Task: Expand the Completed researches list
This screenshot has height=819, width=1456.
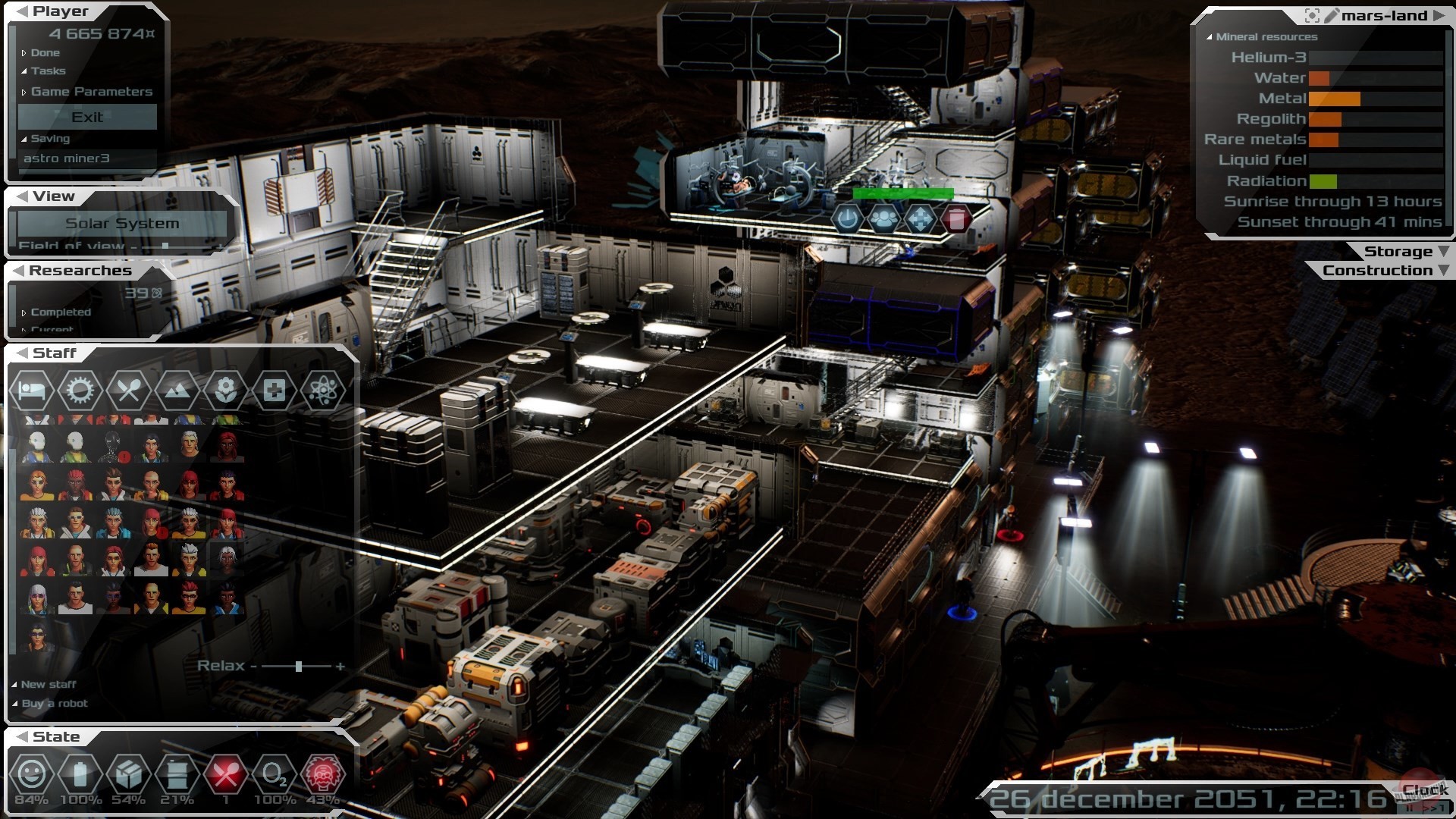Action: (x=60, y=312)
